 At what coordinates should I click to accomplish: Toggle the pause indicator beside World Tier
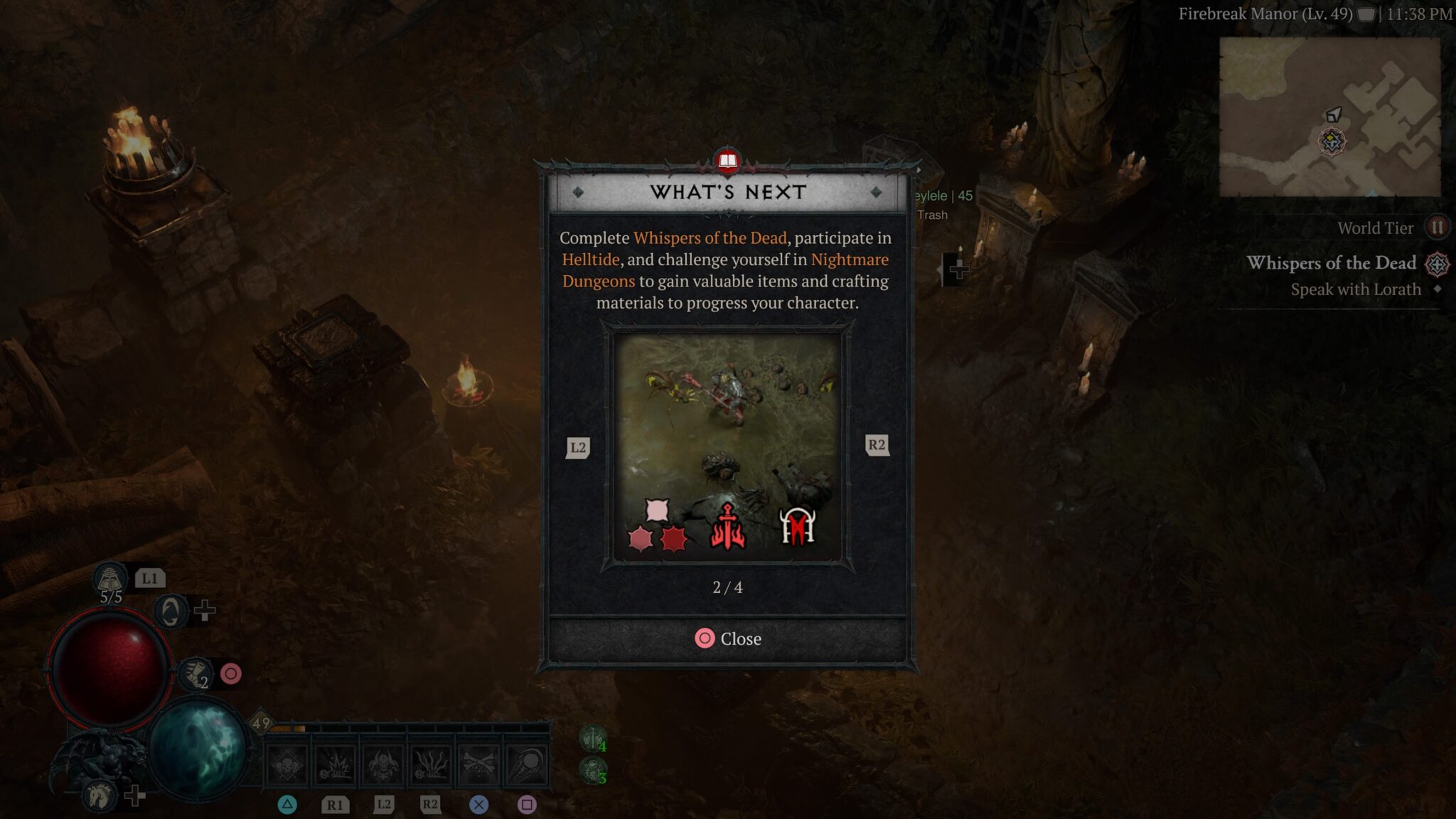click(1438, 227)
